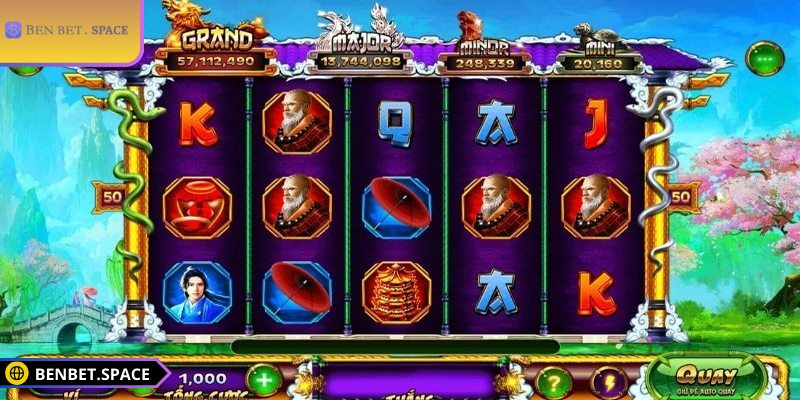Activate the lightning bolt turbo button
This screenshot has height=400, width=800.
coord(608,381)
